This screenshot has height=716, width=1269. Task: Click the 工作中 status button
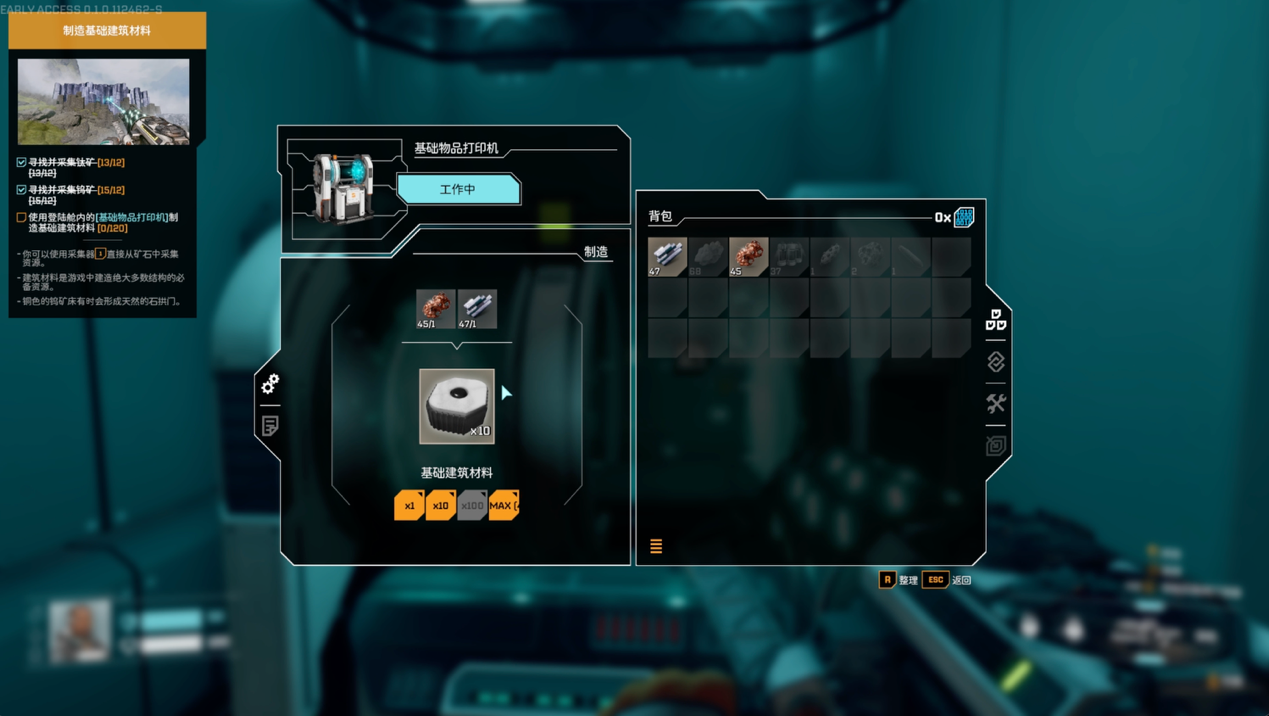point(458,189)
